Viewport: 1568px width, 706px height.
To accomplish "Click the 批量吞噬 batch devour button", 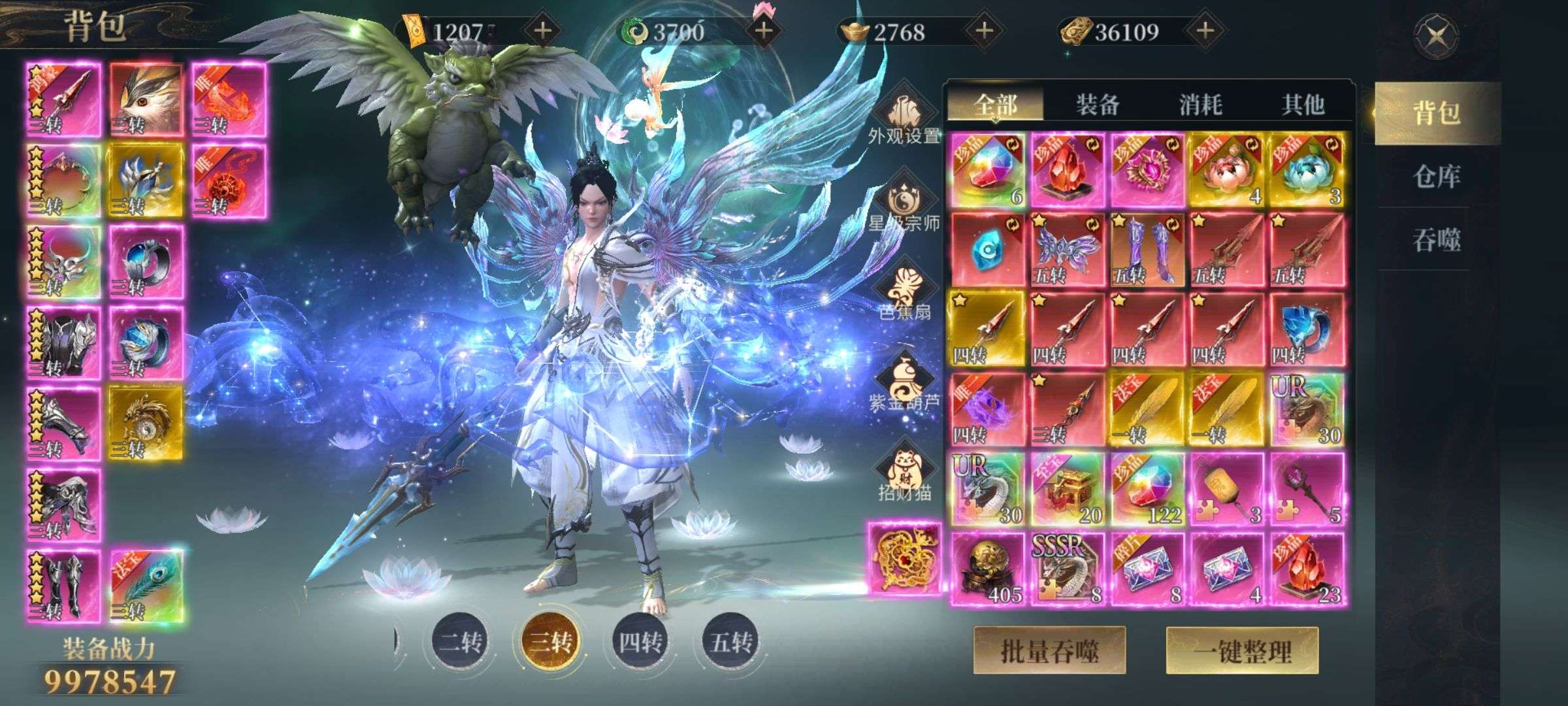I will [x=1049, y=651].
